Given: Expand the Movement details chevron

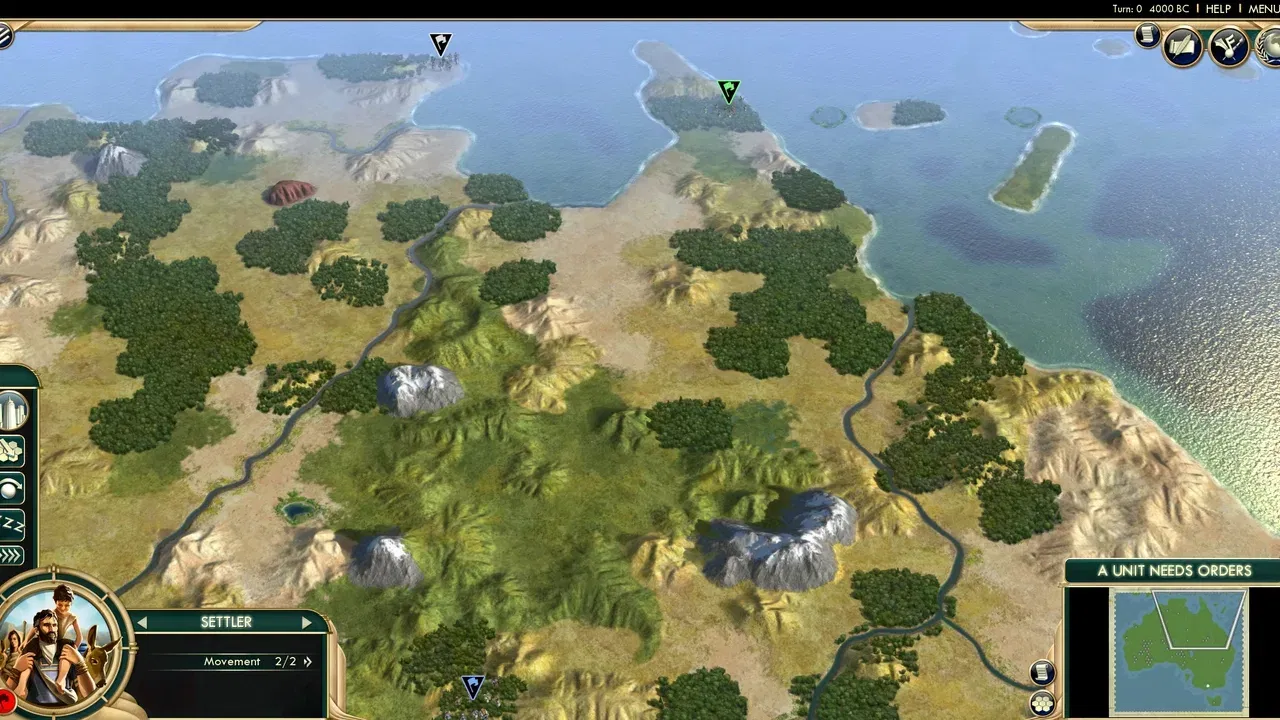Looking at the screenshot, I should (x=307, y=661).
